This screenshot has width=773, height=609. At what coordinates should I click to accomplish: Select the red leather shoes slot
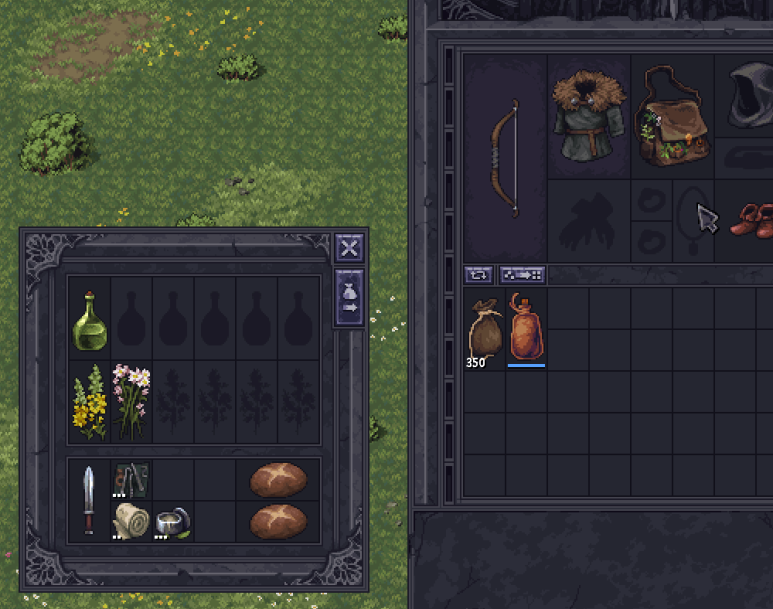click(750, 219)
